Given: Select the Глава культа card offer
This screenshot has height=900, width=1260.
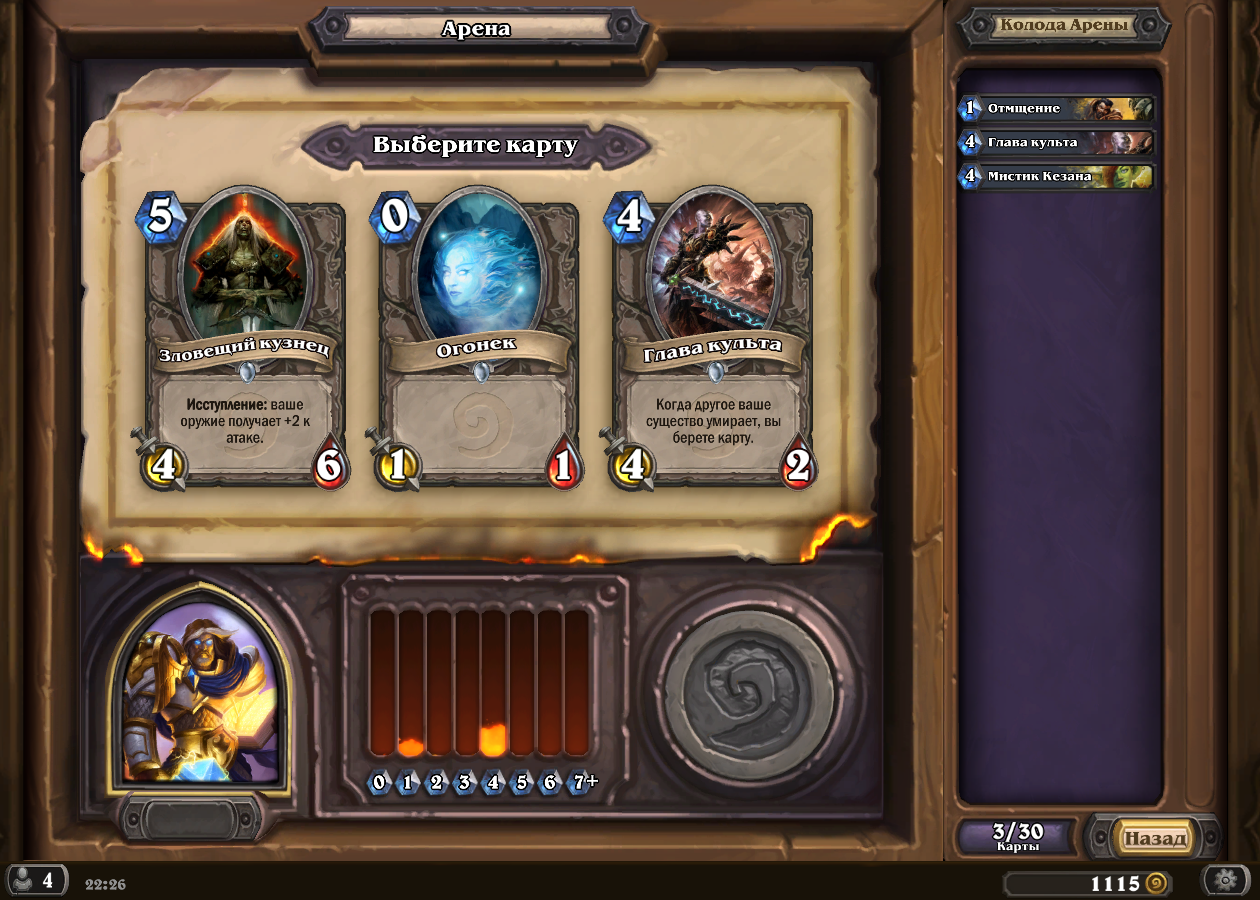Looking at the screenshot, I should tap(712, 340).
